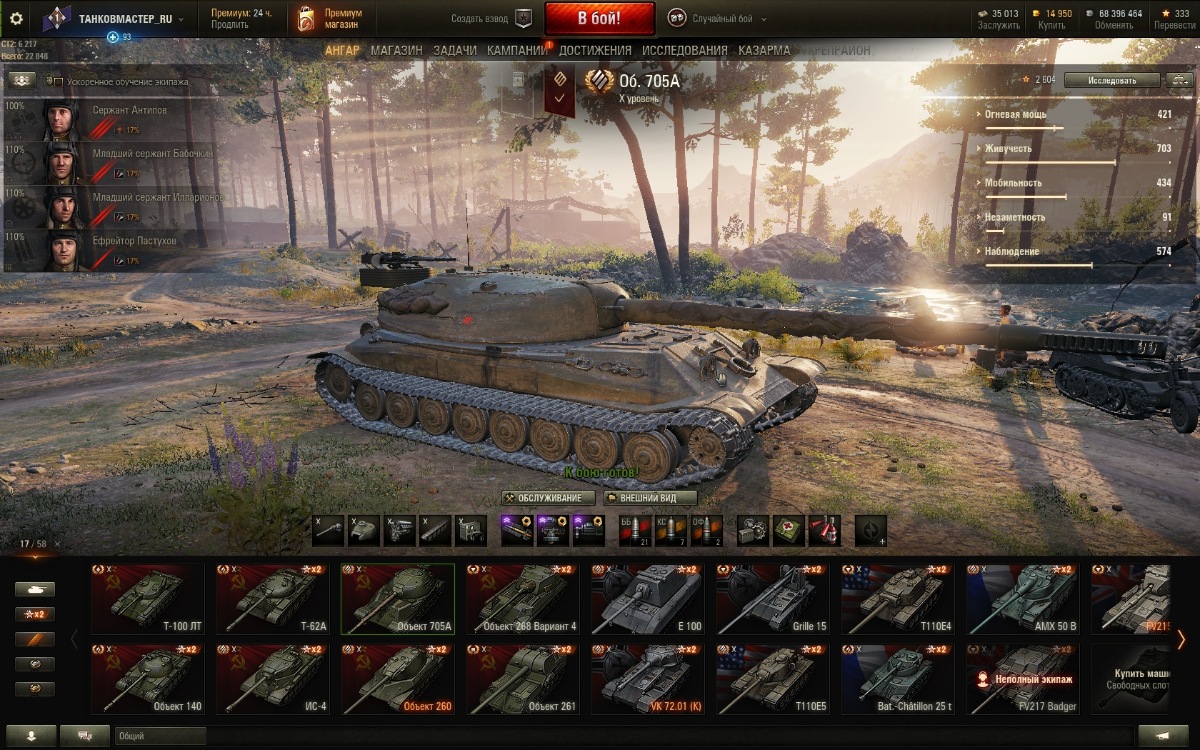The image size is (1200, 750).
Task: Go to the ДОСТИЖЕНИЯ tab
Action: point(595,50)
